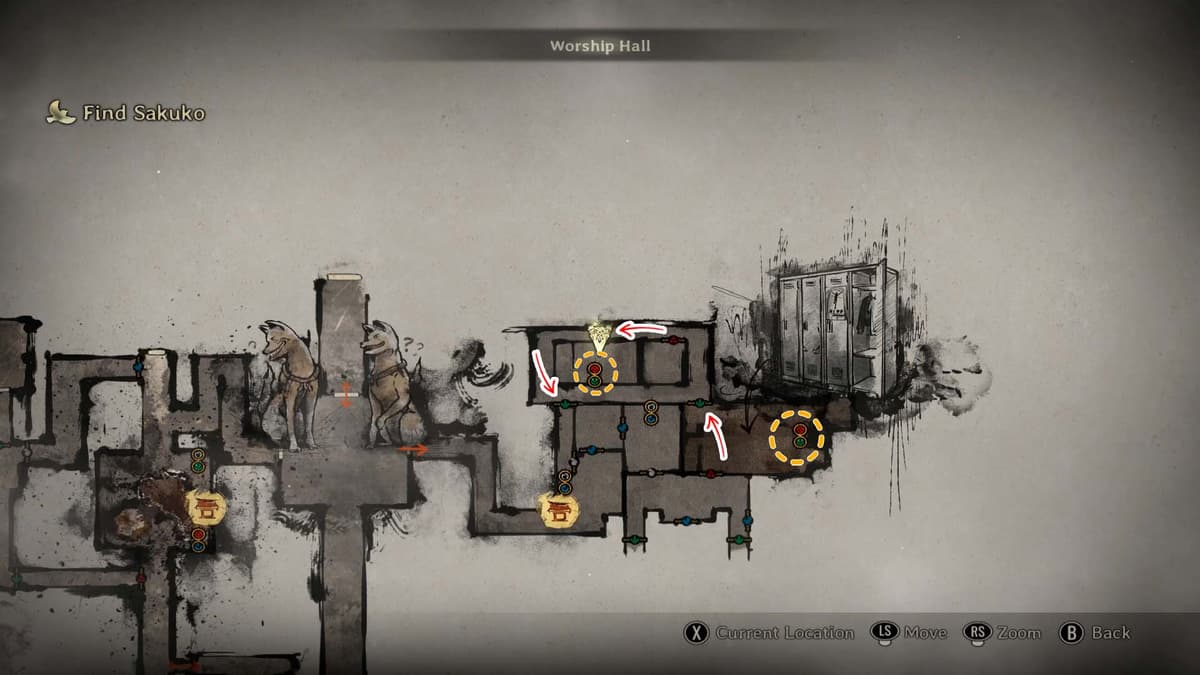The image size is (1200, 675).
Task: Select the glowing player location marker
Action: coord(598,335)
